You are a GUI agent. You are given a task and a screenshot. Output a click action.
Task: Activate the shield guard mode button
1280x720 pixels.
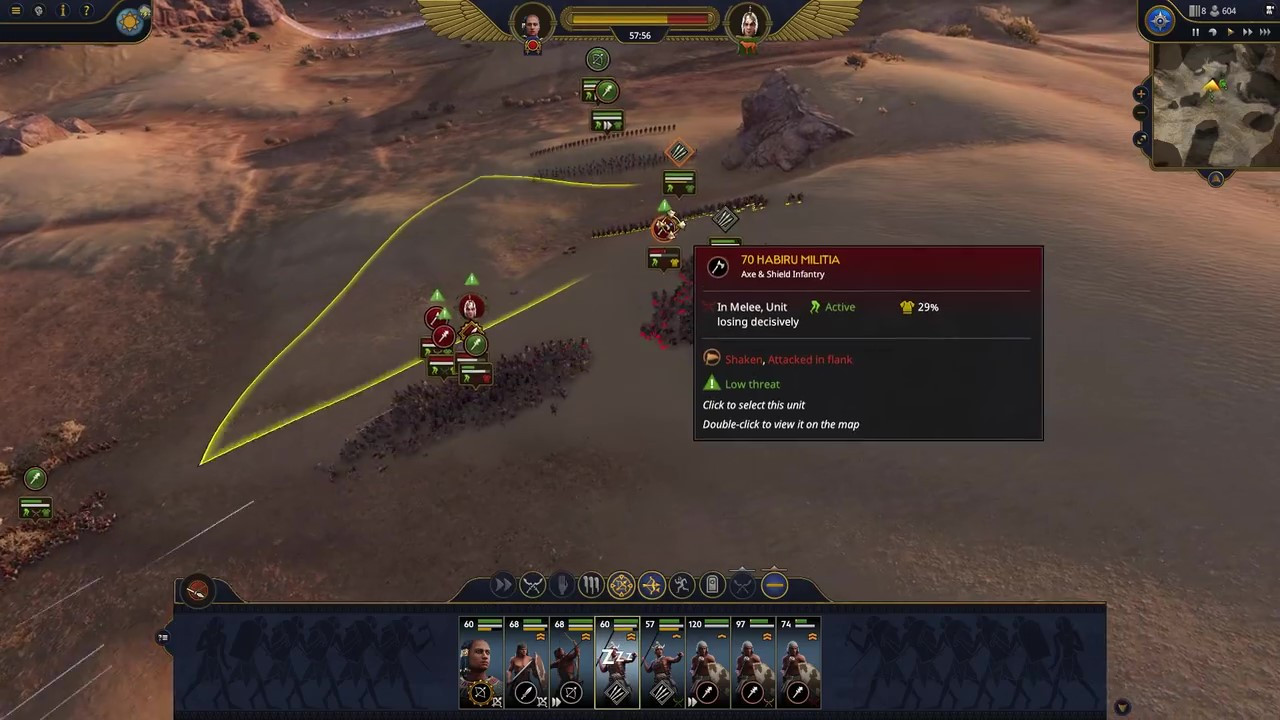(712, 585)
